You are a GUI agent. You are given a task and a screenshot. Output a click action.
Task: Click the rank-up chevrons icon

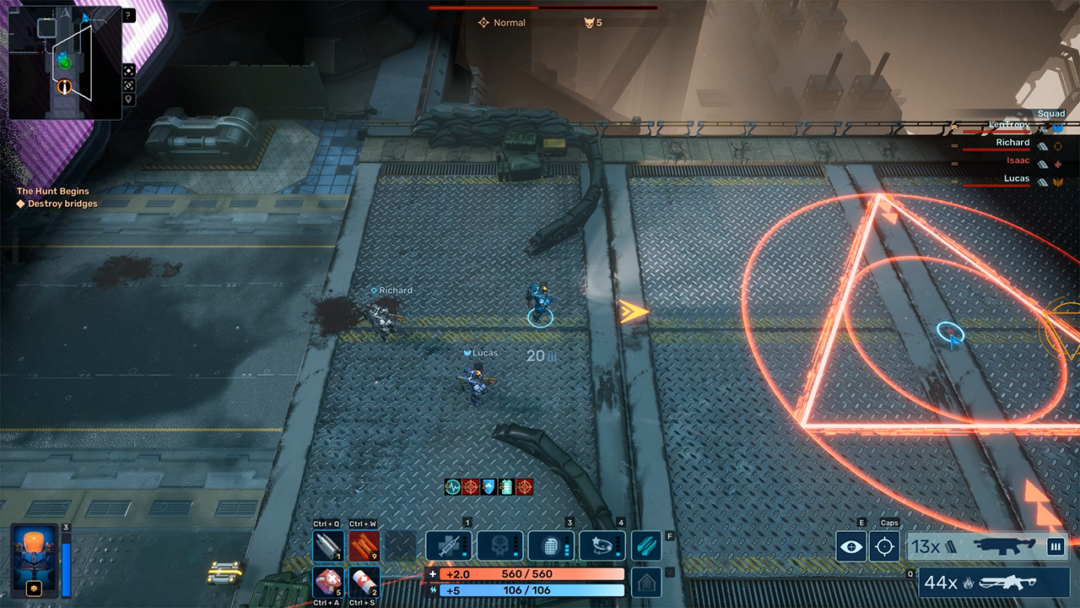(647, 581)
